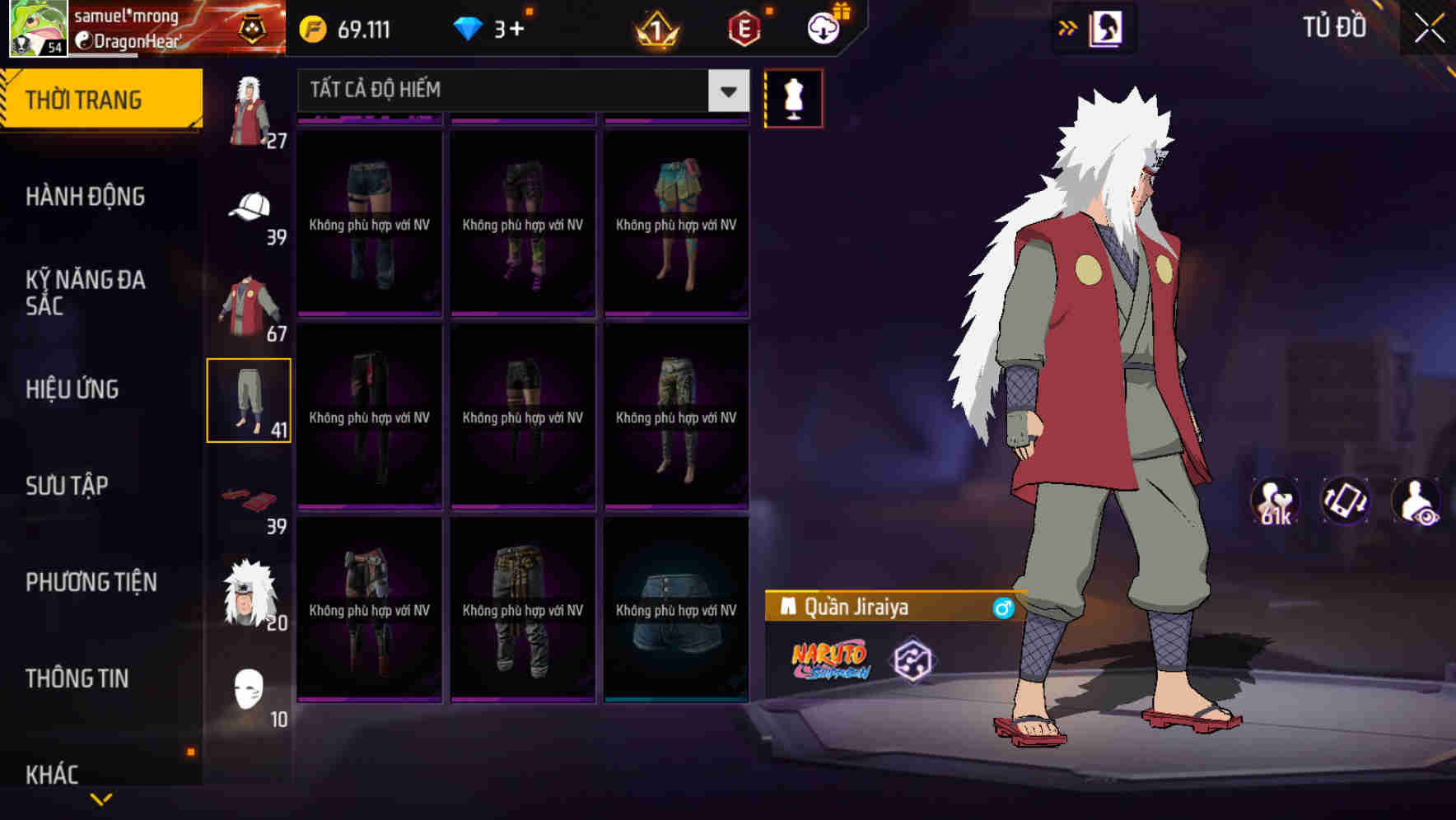Screen dimensions: 1456x820
Task: Expand the sidebar with the yellow down chevron
Action: [99, 799]
